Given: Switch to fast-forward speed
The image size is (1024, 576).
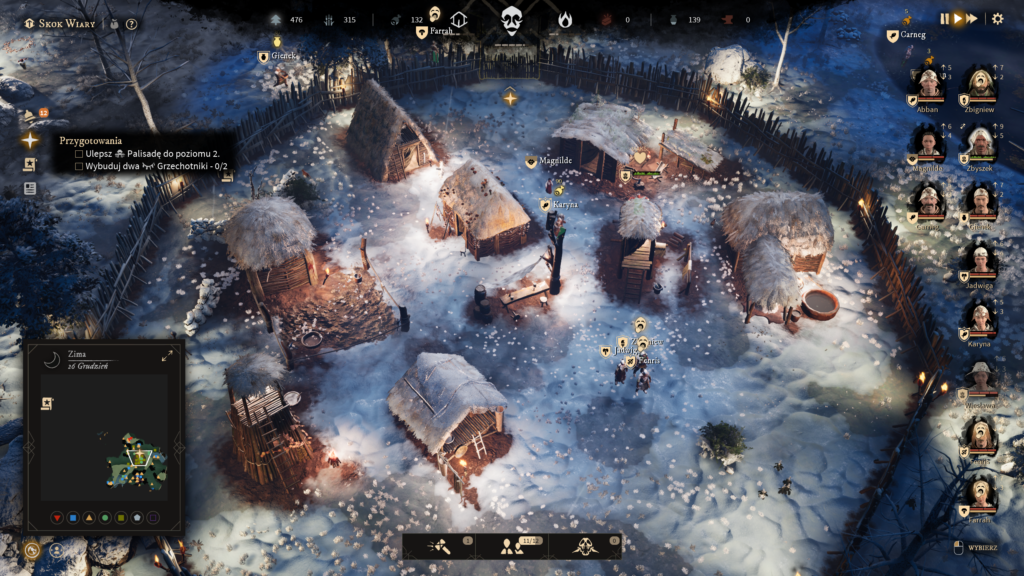Looking at the screenshot, I should 972,18.
